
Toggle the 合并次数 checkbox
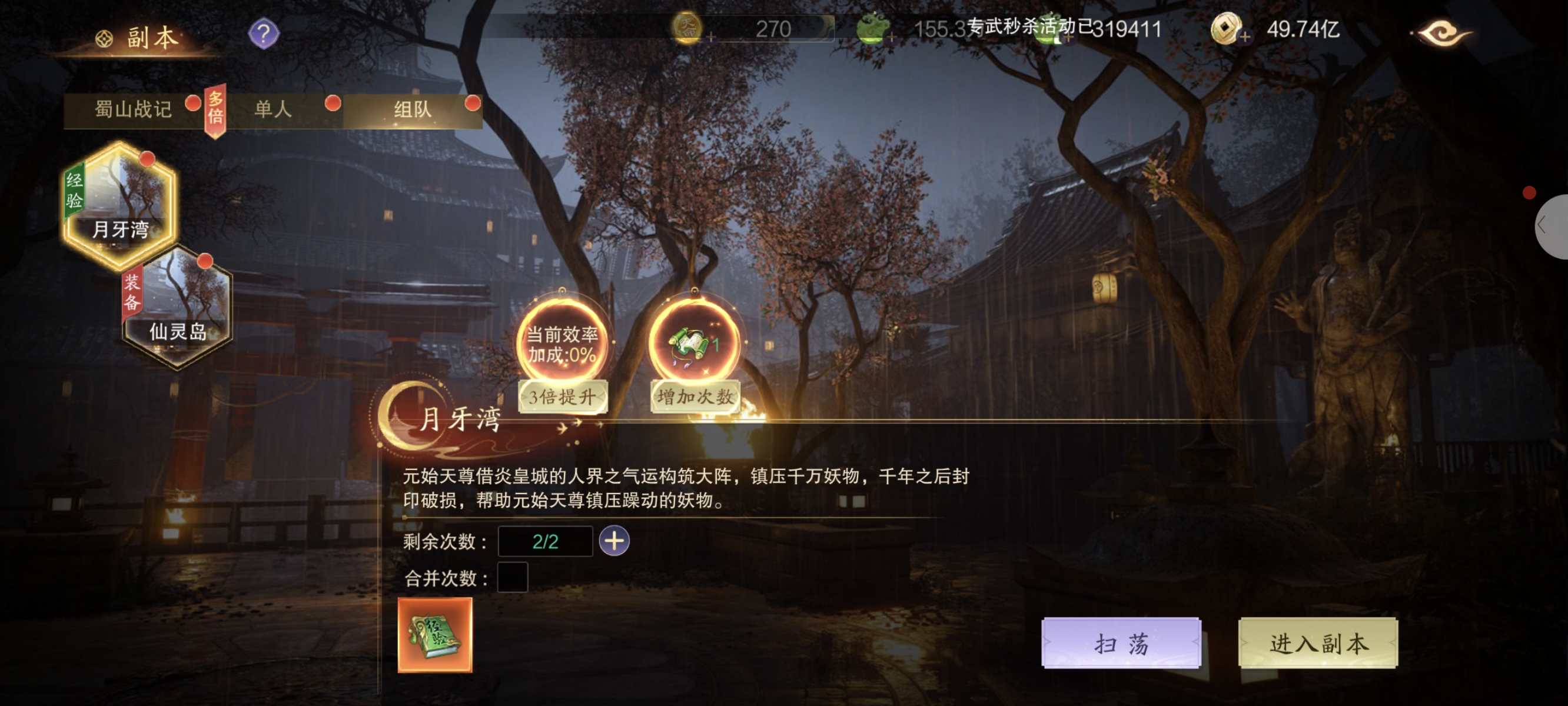(x=513, y=578)
